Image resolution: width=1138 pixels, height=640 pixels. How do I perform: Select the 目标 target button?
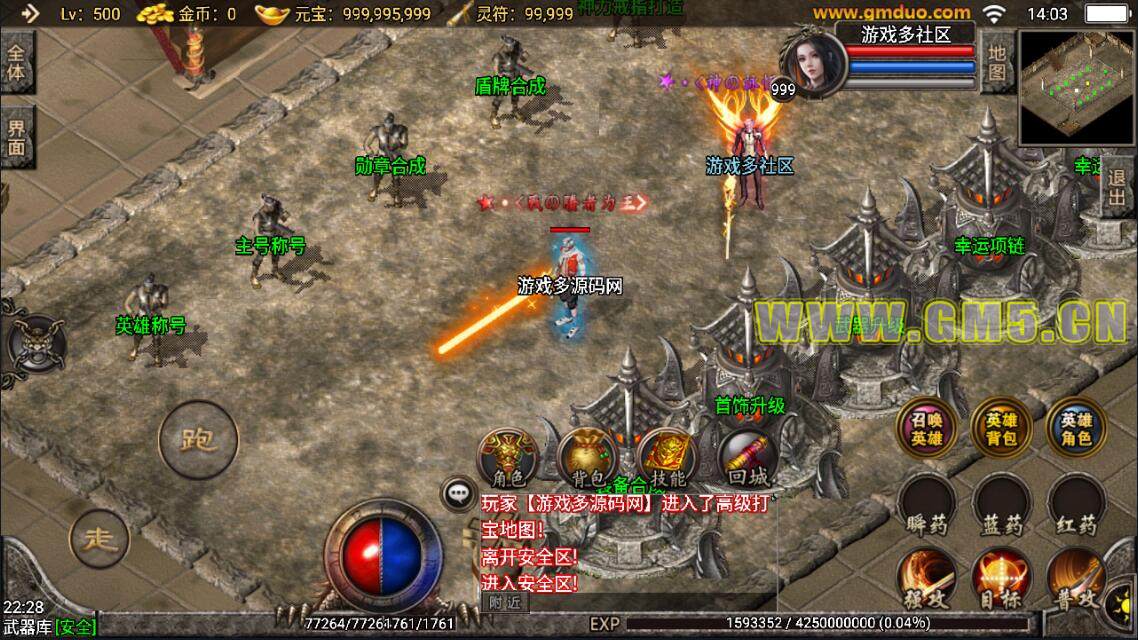point(1001,580)
